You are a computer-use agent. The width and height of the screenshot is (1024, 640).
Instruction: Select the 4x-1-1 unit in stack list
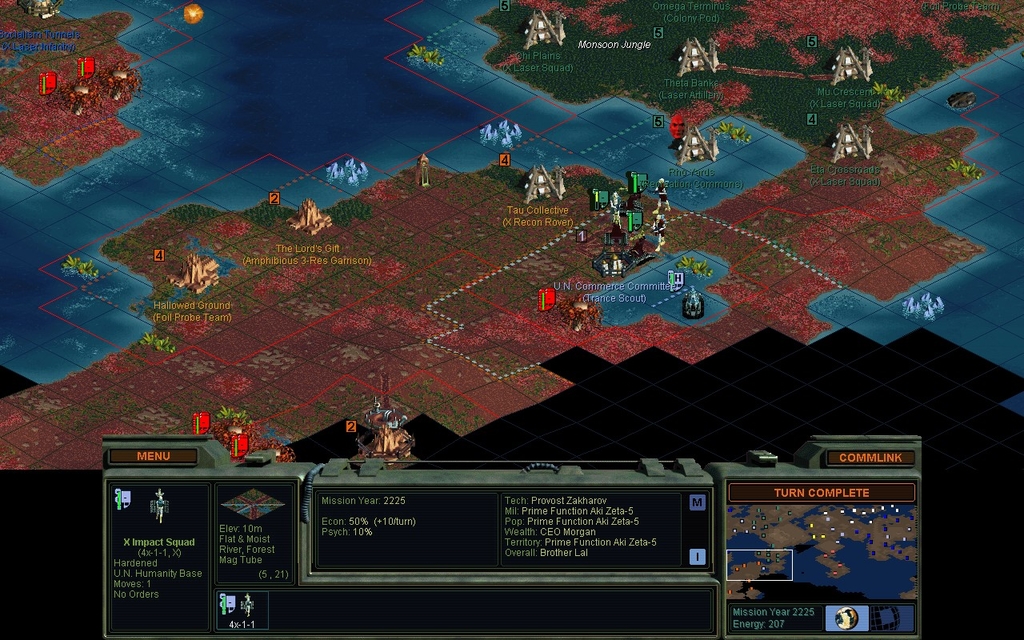pyautogui.click(x=241, y=609)
